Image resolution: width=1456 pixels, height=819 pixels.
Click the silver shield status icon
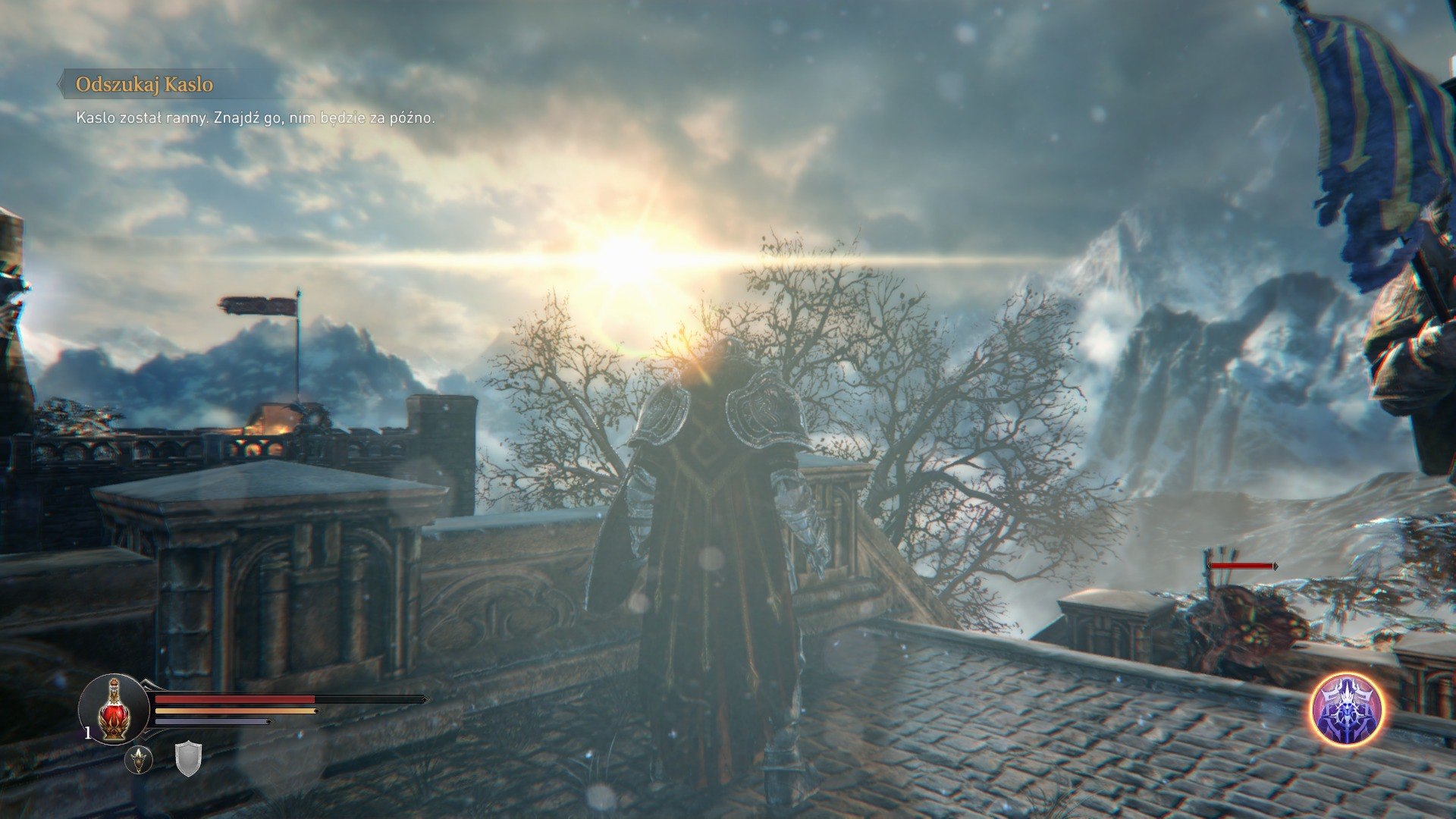[187, 758]
